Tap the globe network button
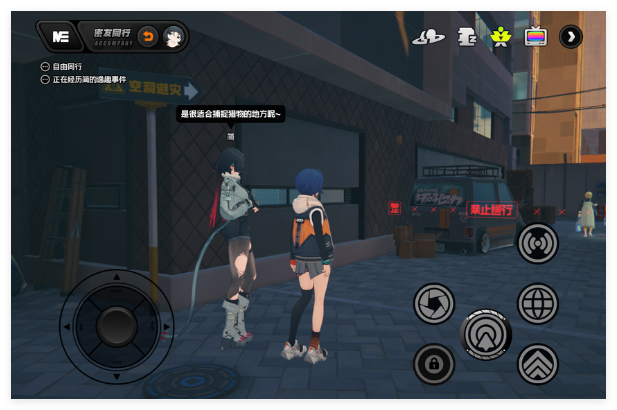Image resolution: width=617 pixels, height=410 pixels. 537,303
